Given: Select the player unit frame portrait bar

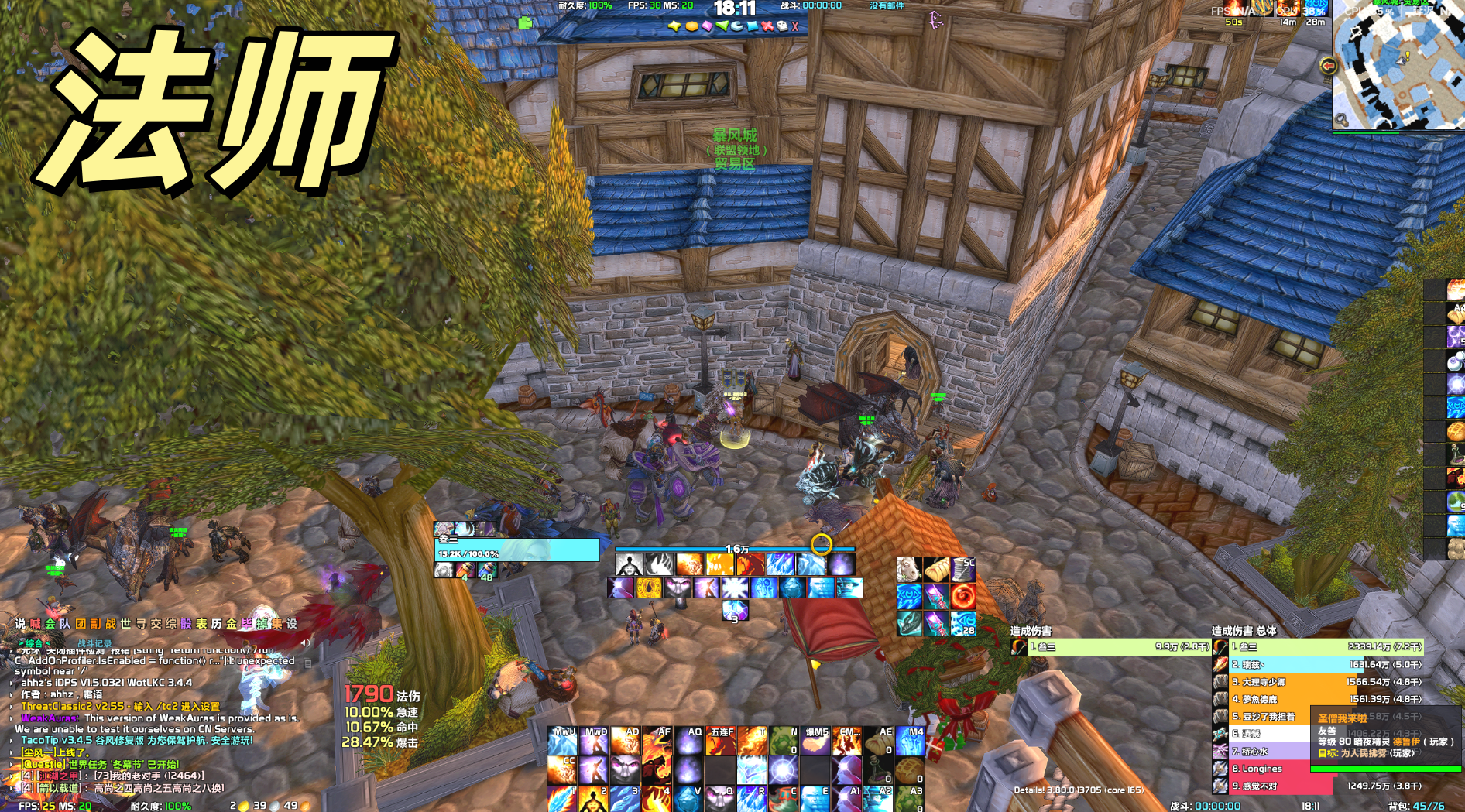Looking at the screenshot, I should click(x=516, y=550).
